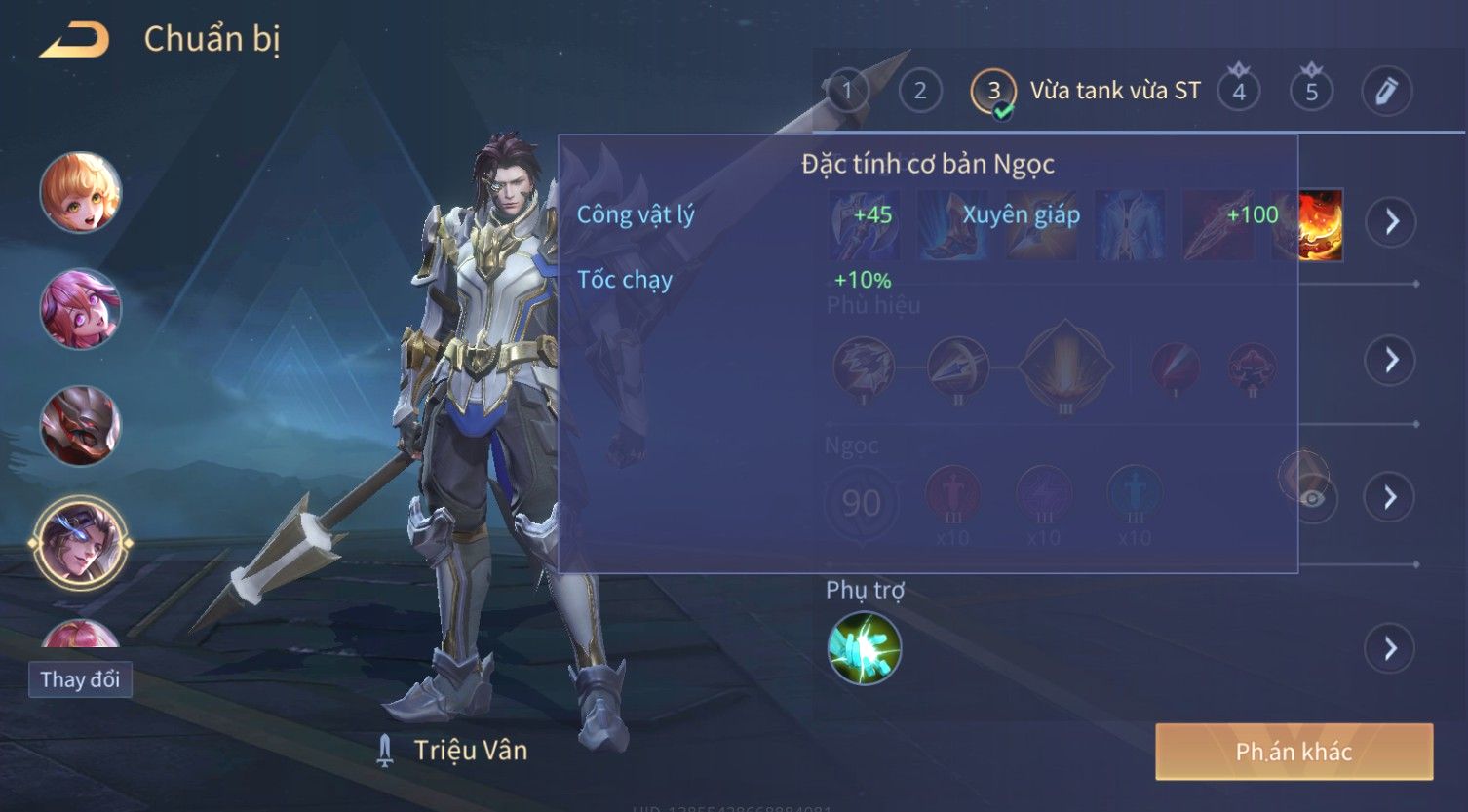Open the Ngọc section arrow

1390,498
